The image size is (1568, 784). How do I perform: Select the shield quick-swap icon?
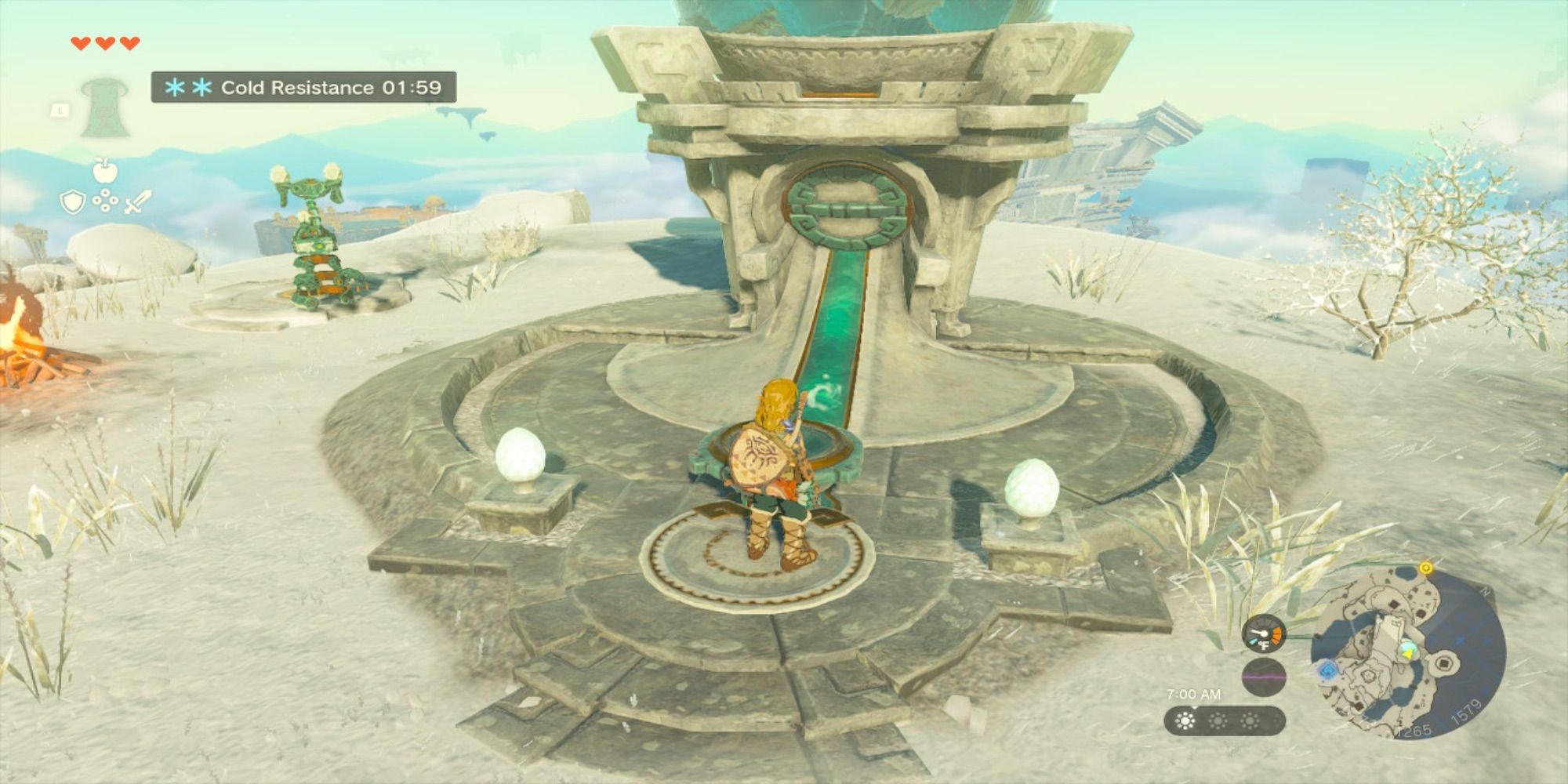click(x=72, y=203)
